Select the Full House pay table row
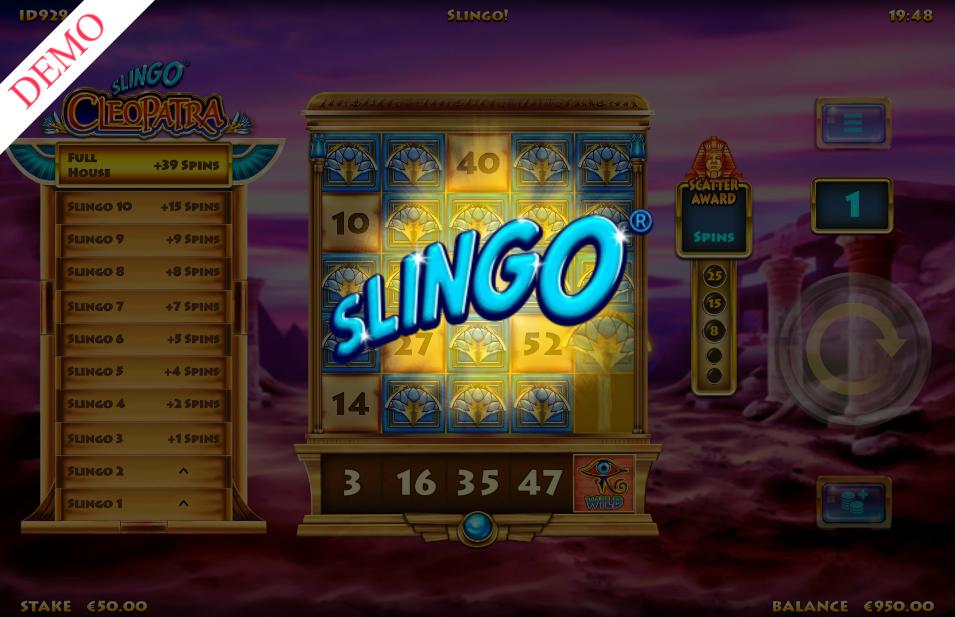955x617 pixels. pos(143,165)
